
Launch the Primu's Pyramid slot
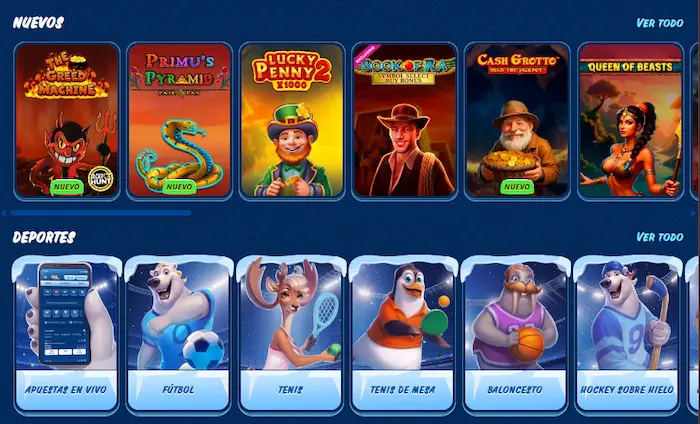click(180, 120)
